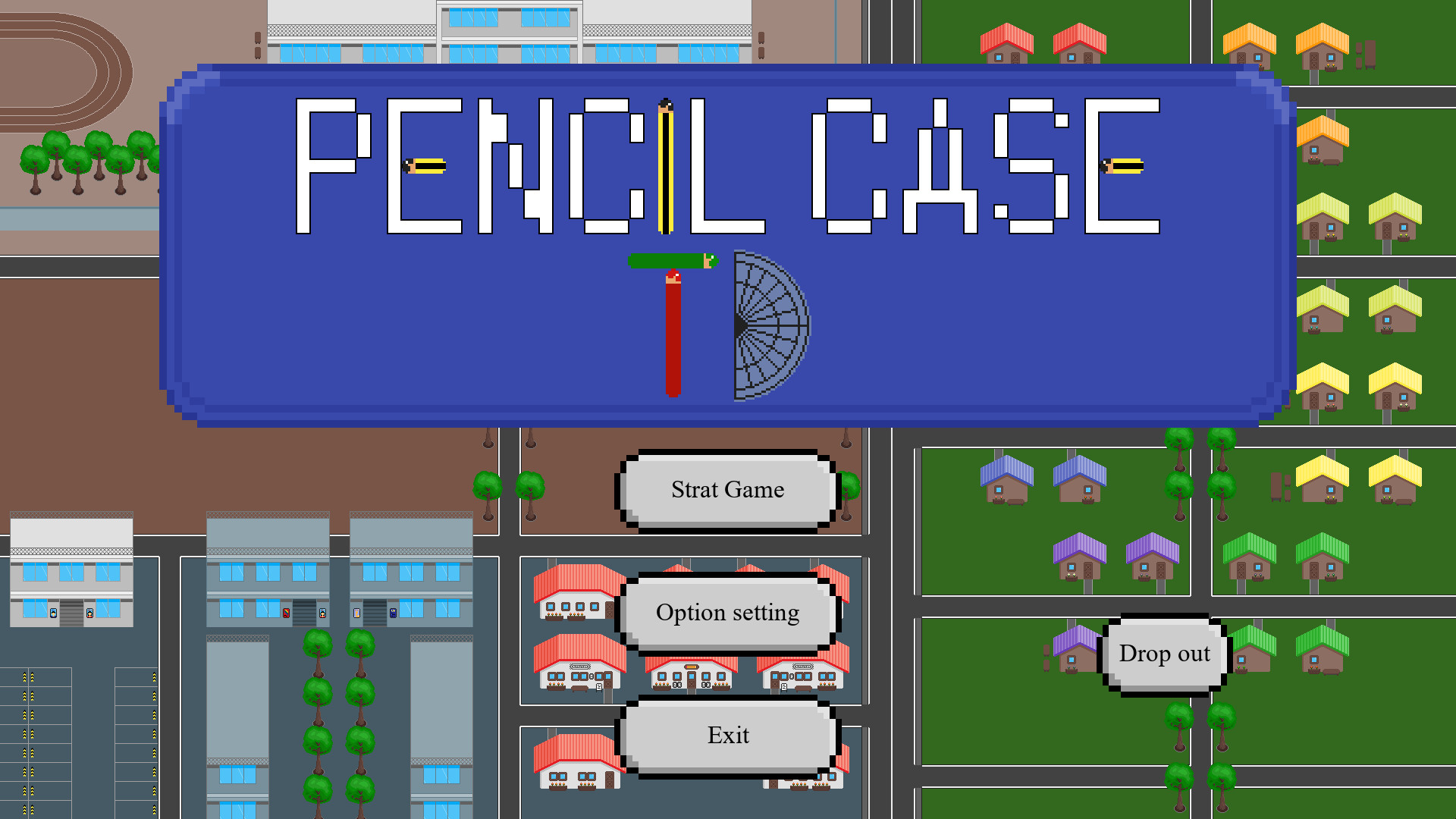
Task: Click the pencil sprite right of CASE text
Action: pyautogui.click(x=1122, y=166)
